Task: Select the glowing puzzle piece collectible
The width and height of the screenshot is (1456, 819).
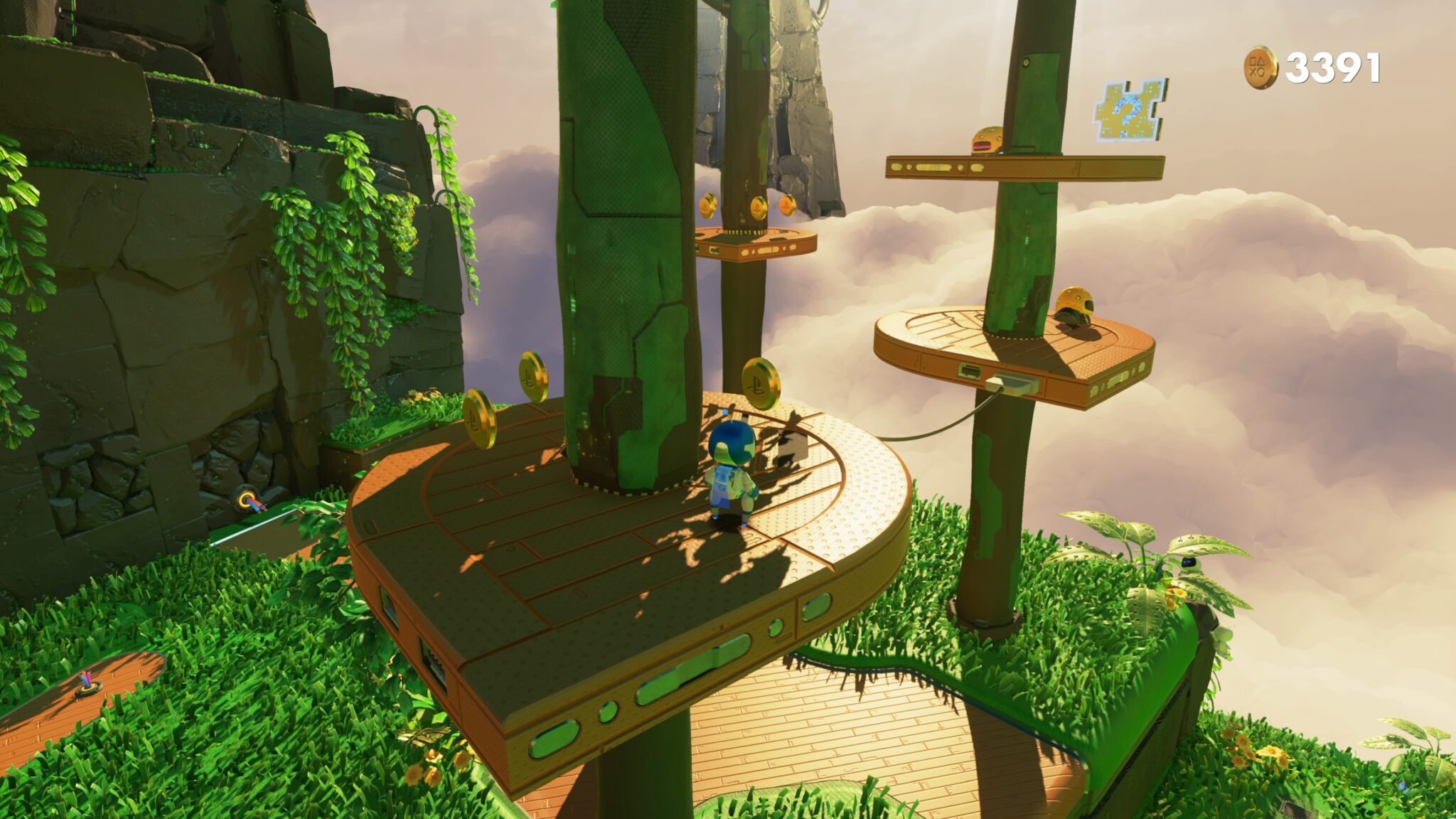Action: tap(1128, 110)
